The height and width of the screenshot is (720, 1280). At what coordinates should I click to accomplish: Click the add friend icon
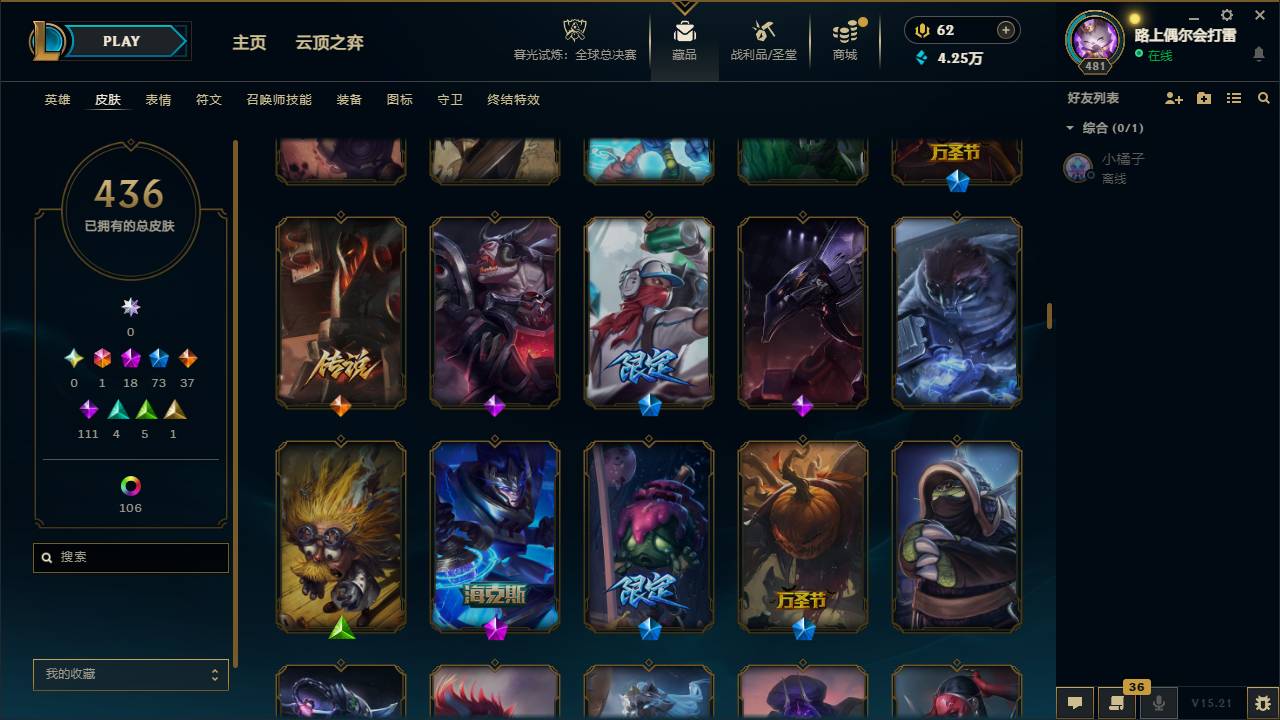[x=1172, y=97]
